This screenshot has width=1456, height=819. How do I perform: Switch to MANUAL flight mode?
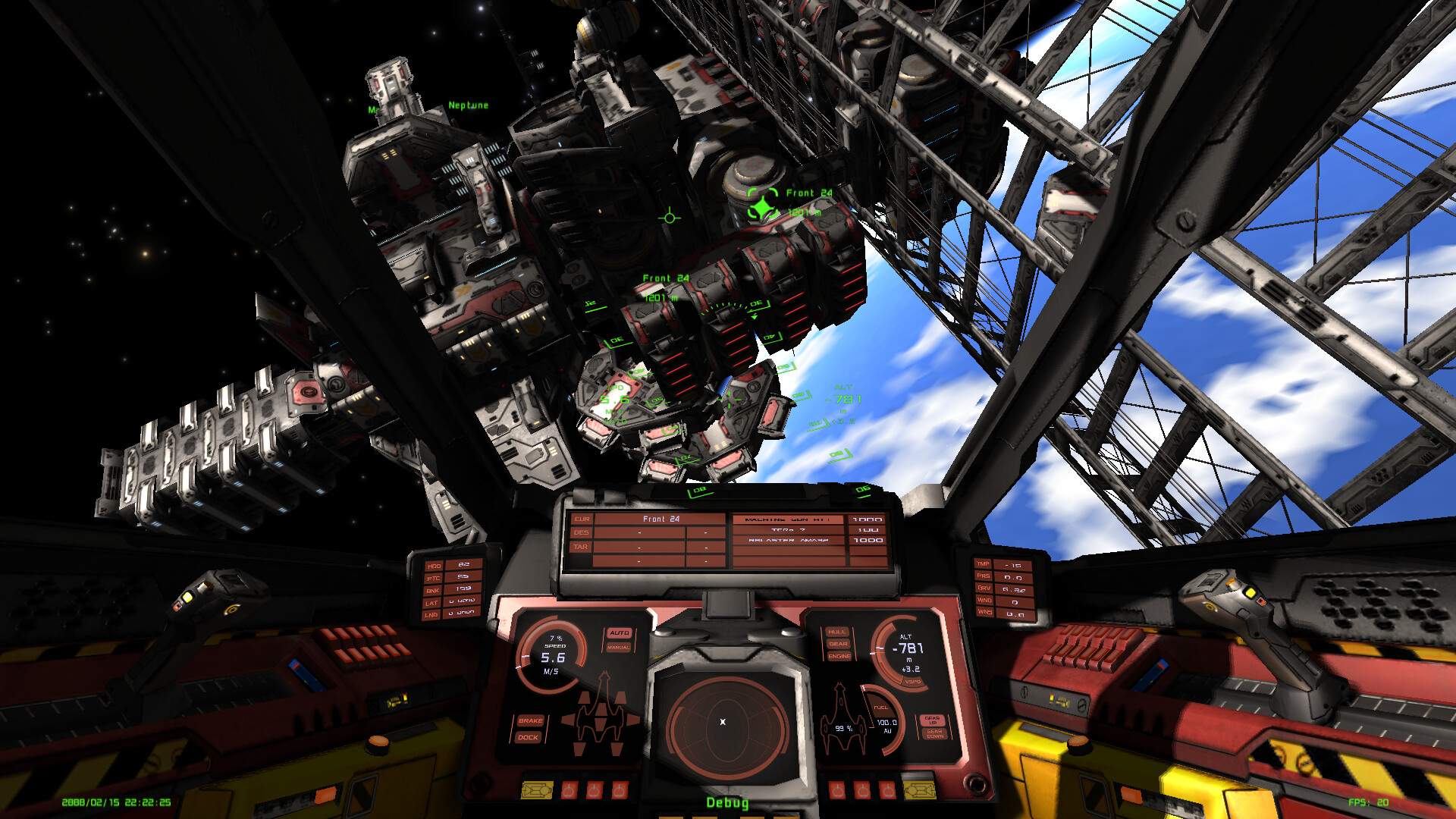pos(620,648)
